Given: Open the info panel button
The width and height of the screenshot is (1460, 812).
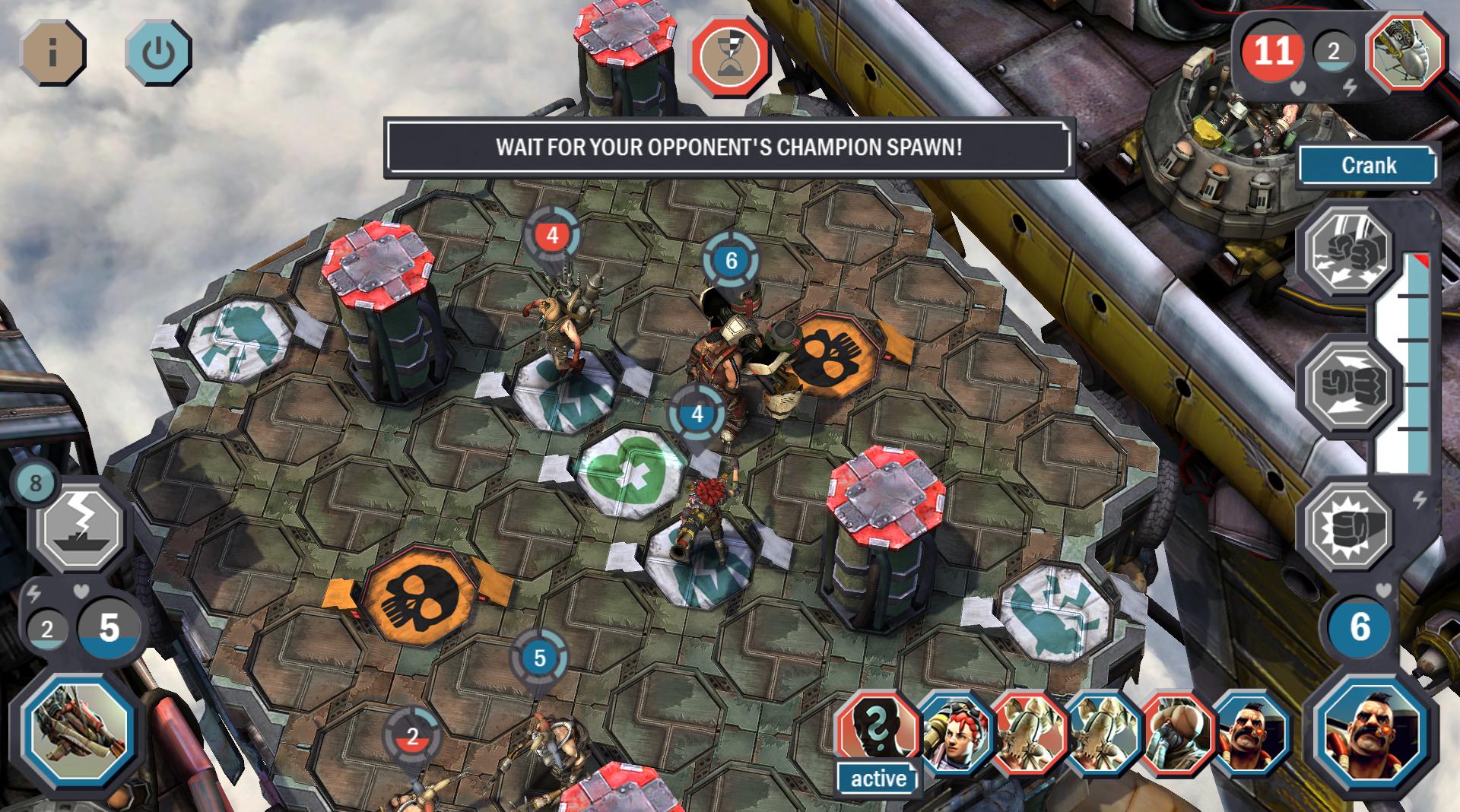Looking at the screenshot, I should point(52,52).
